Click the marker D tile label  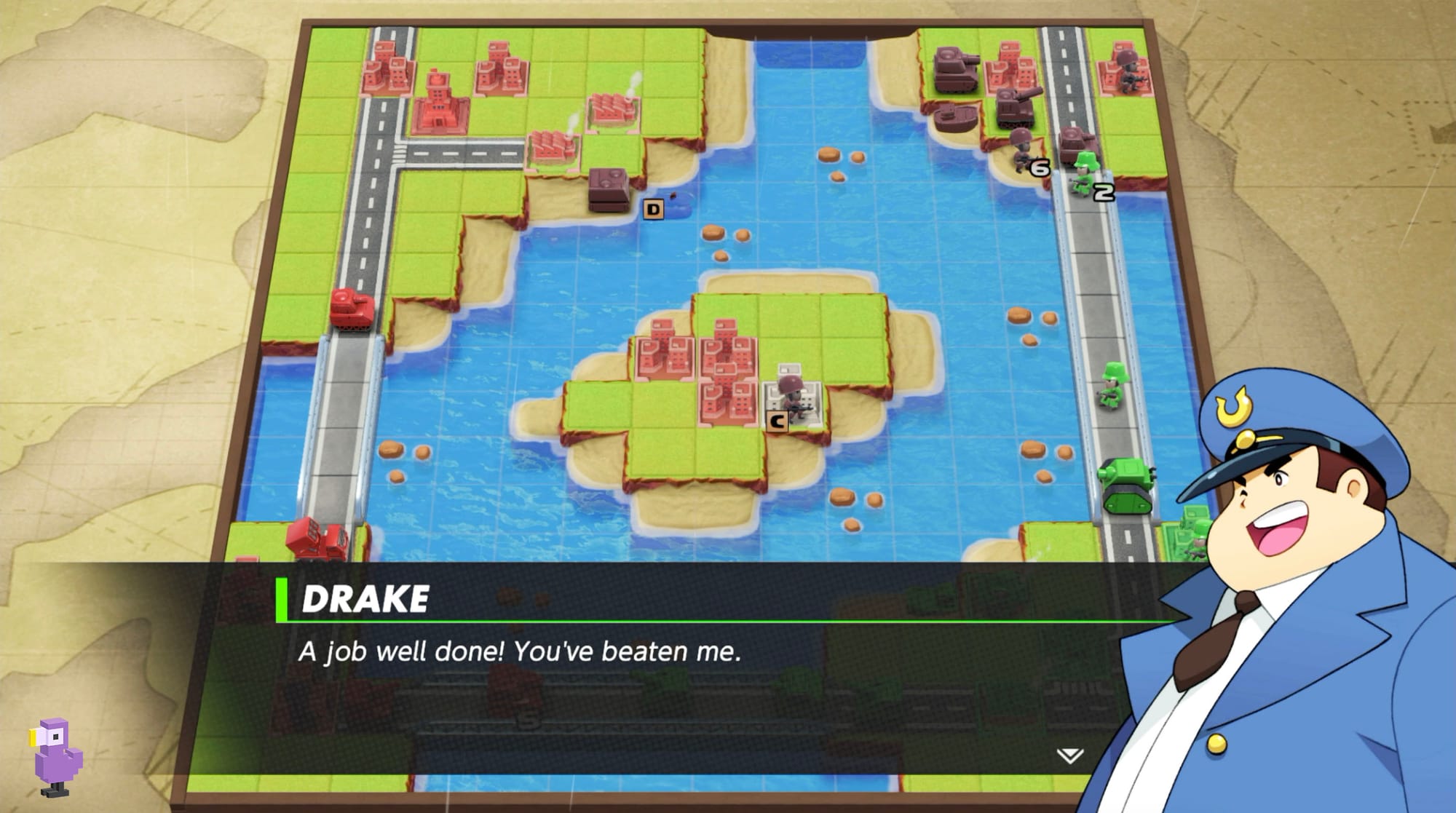coord(654,209)
